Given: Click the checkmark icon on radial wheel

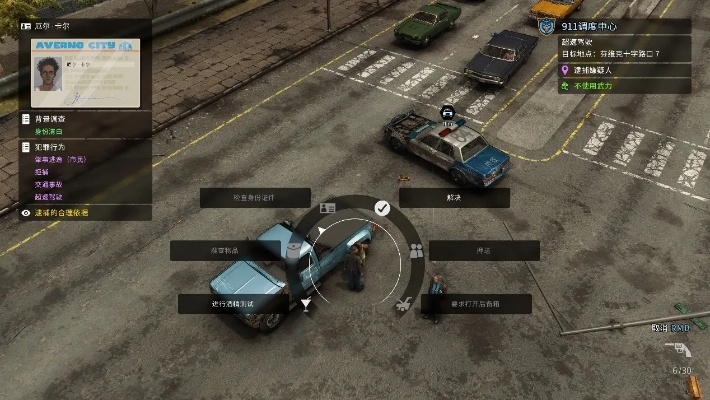Looking at the screenshot, I should point(382,207).
